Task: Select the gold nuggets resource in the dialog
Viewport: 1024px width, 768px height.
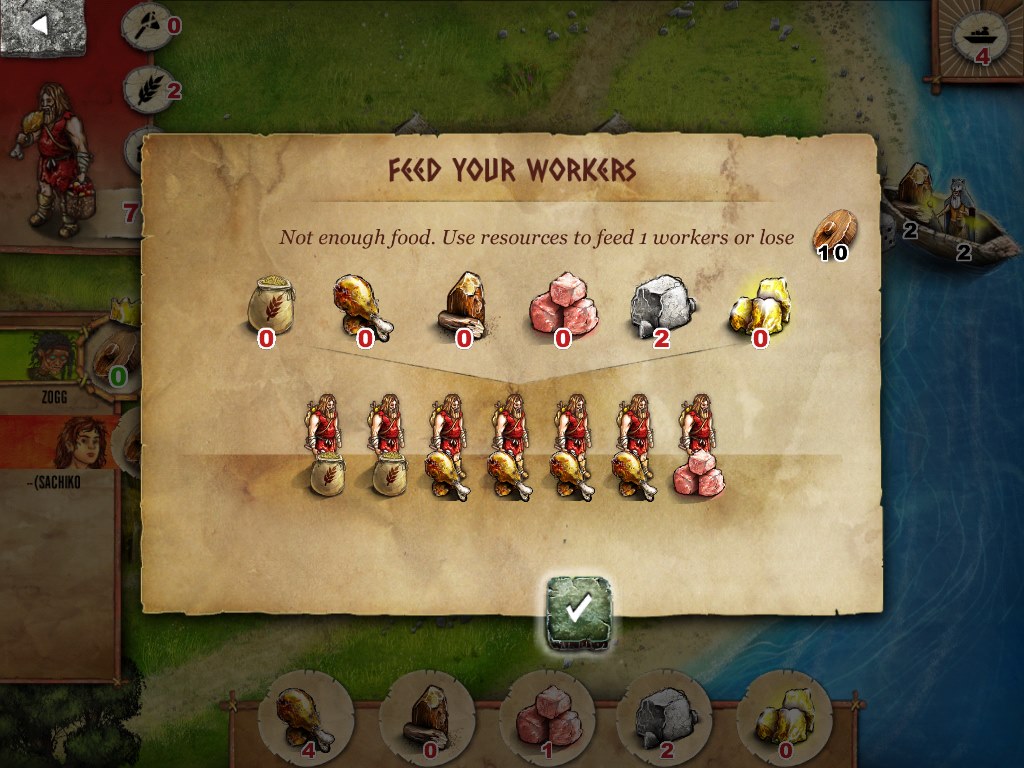Action: (761, 304)
